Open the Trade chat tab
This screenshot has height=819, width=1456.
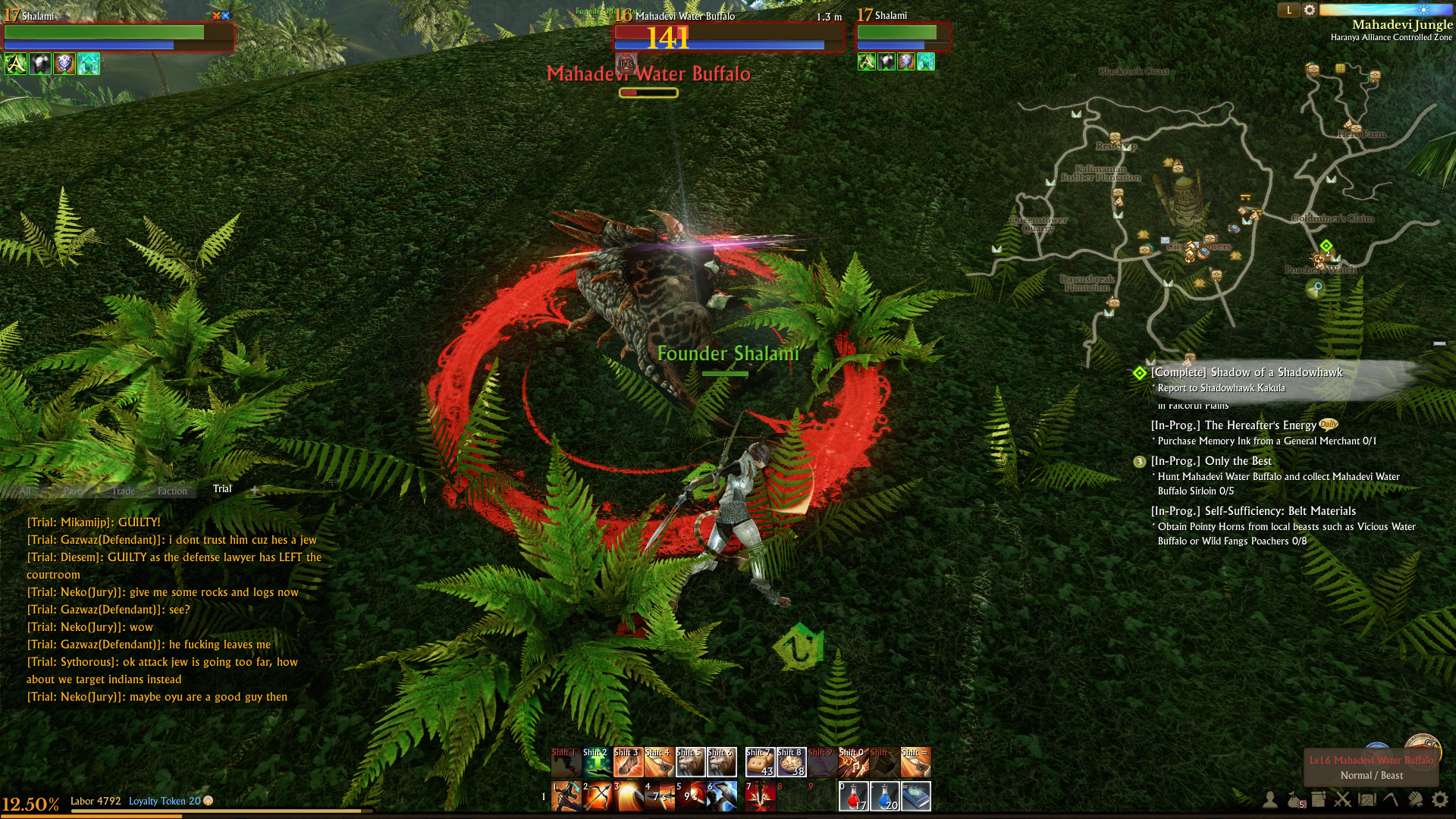click(x=123, y=491)
